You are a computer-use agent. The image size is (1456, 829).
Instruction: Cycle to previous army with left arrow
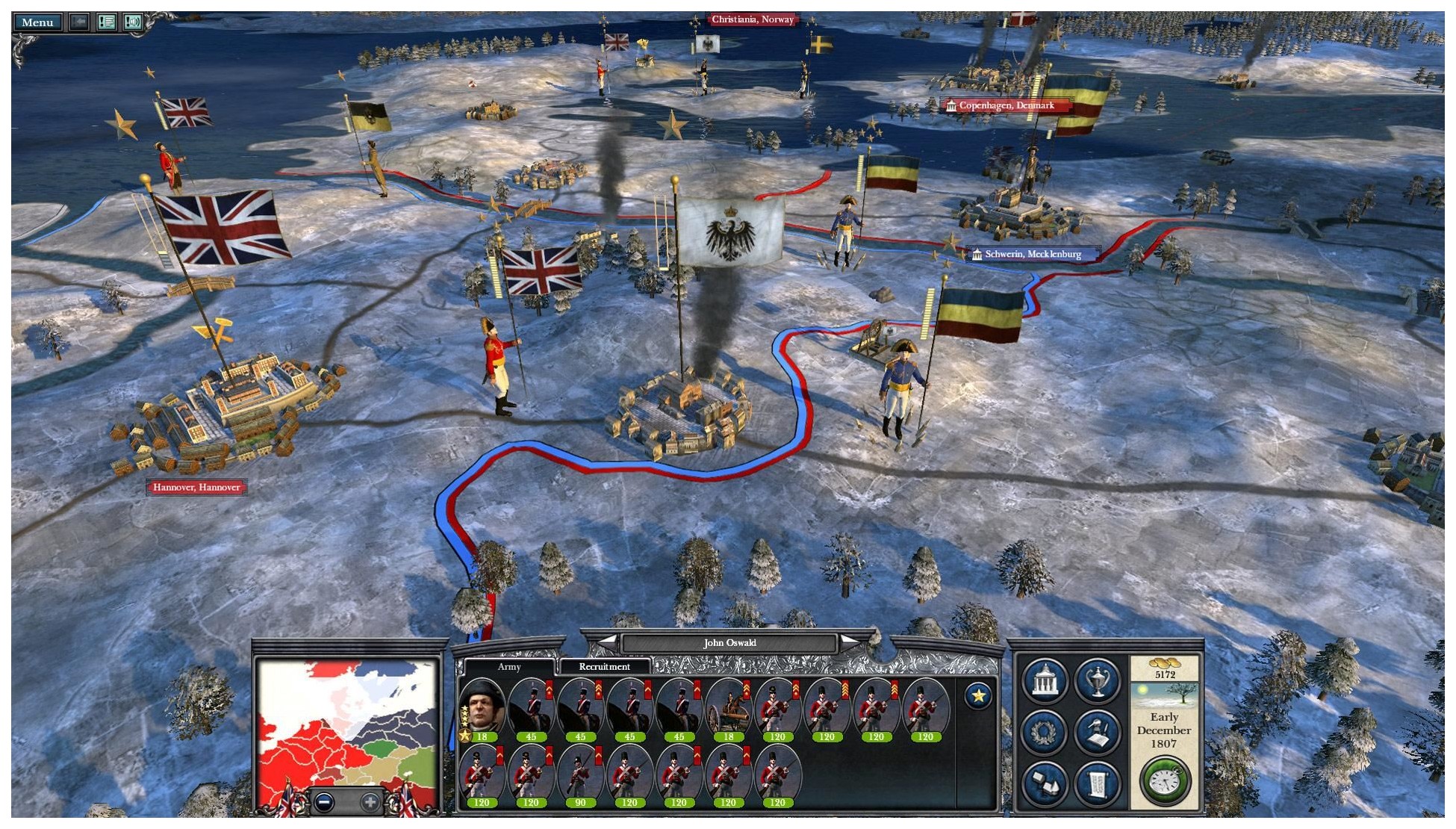click(x=608, y=642)
